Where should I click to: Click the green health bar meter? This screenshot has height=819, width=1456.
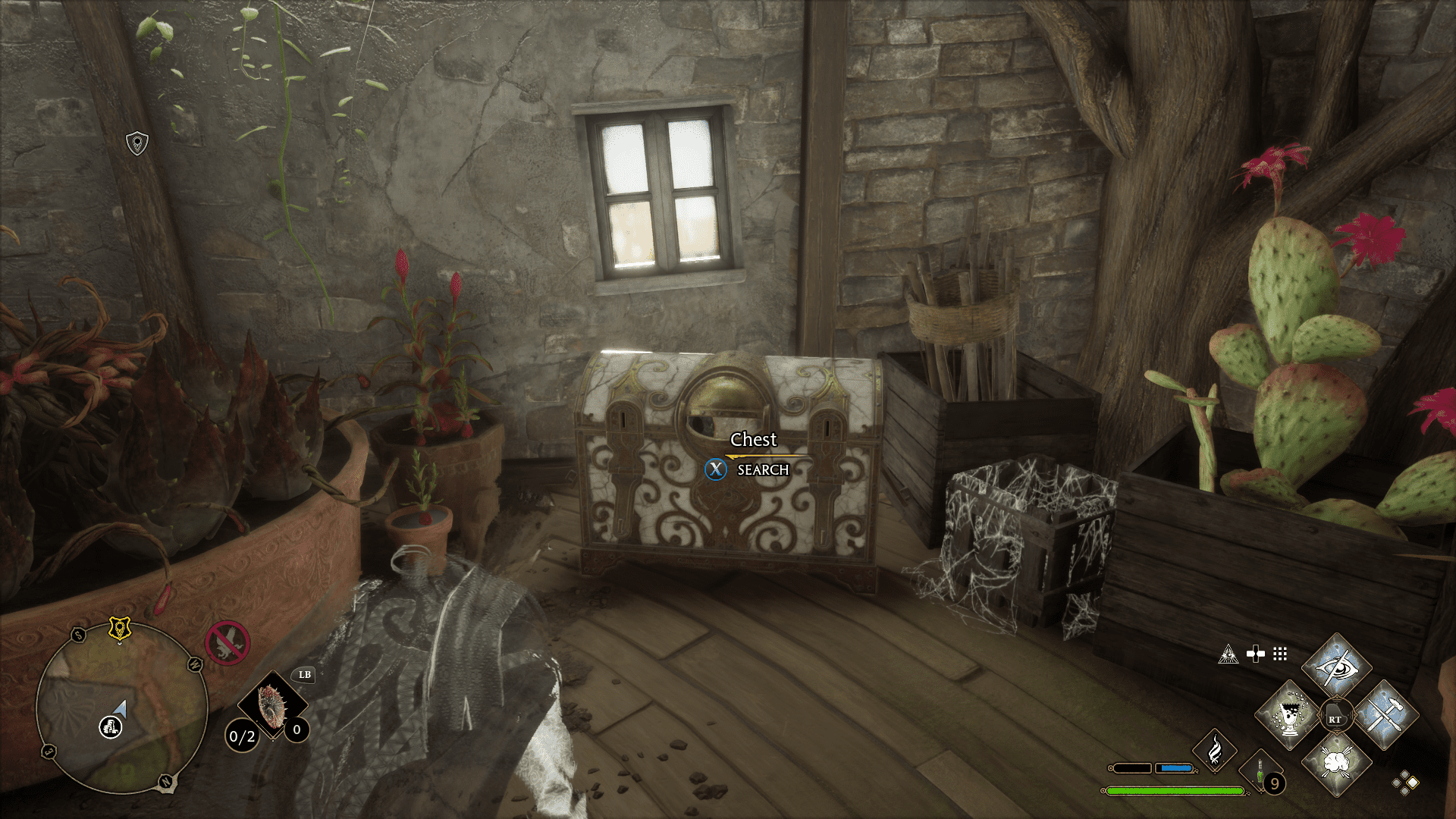pyautogui.click(x=1175, y=789)
